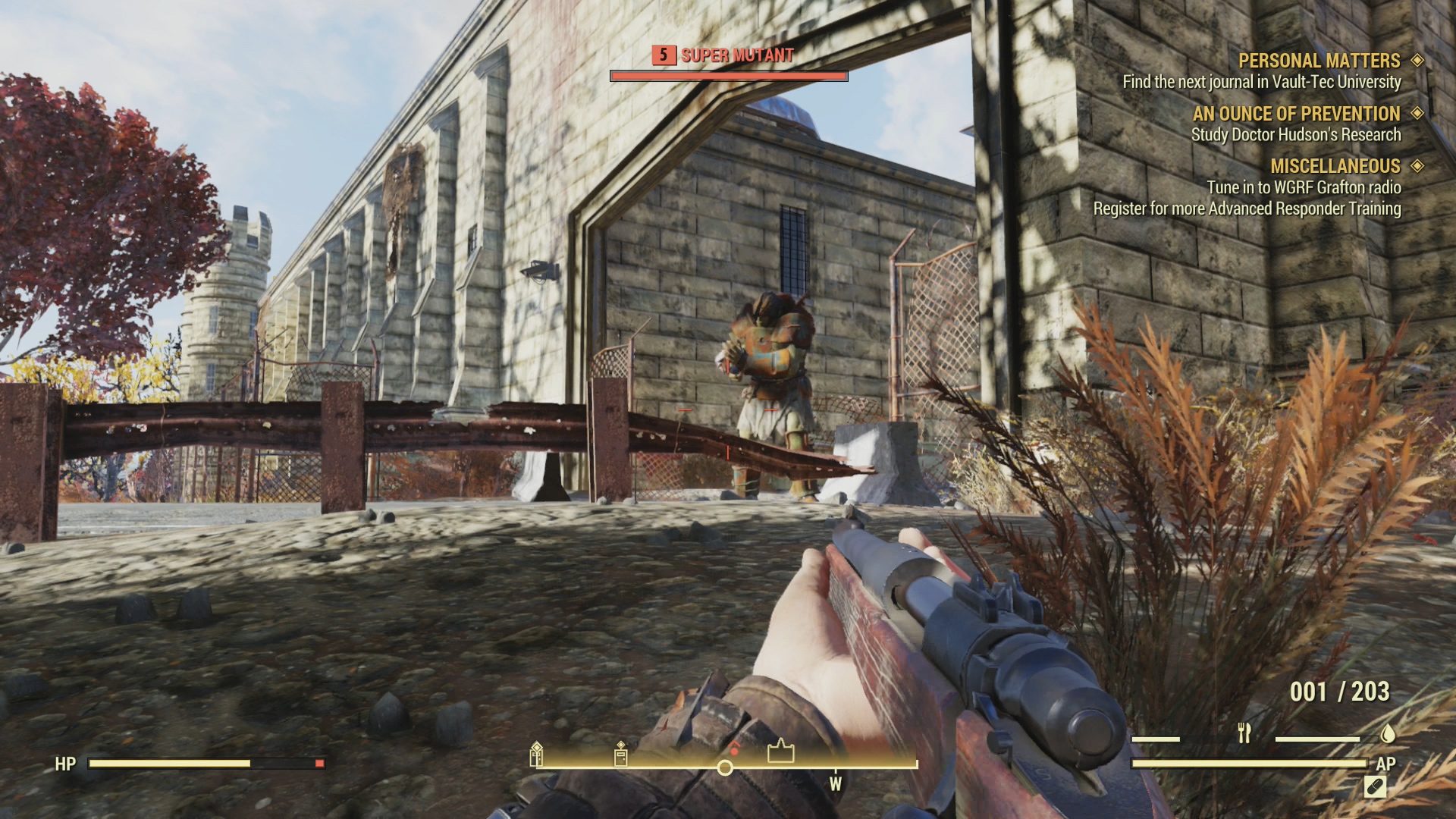This screenshot has height=819, width=1456.
Task: Click the crown-shaped marker on the compass
Action: click(780, 752)
